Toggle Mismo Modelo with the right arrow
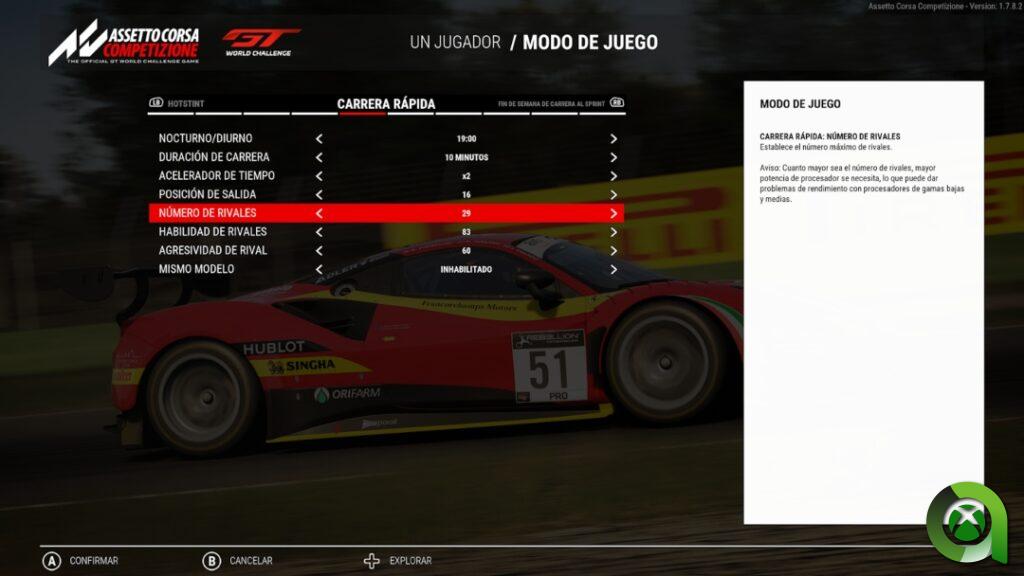 pos(613,269)
